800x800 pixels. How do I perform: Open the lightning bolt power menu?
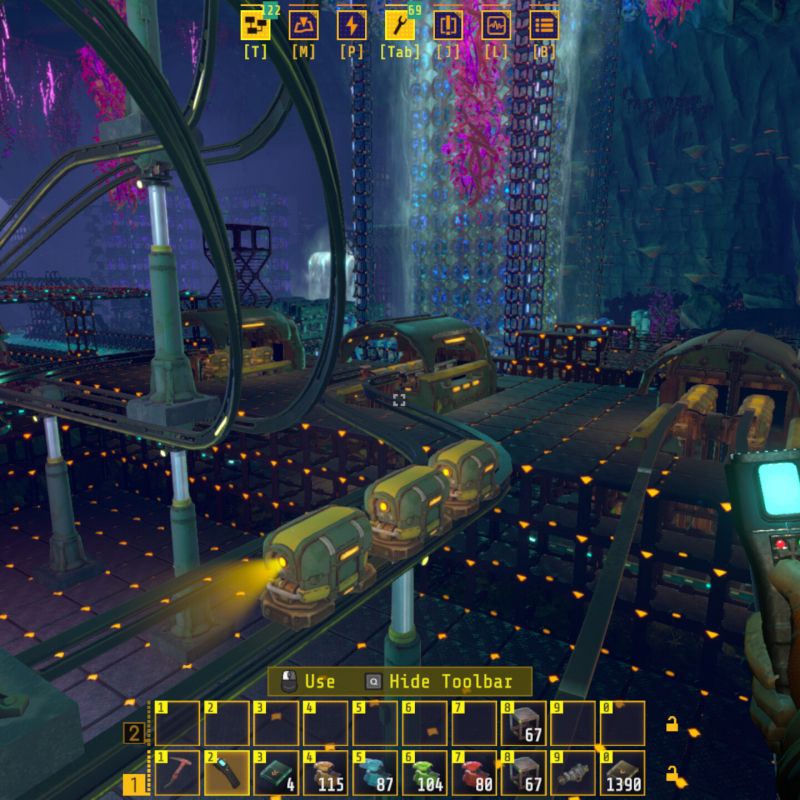tap(352, 25)
